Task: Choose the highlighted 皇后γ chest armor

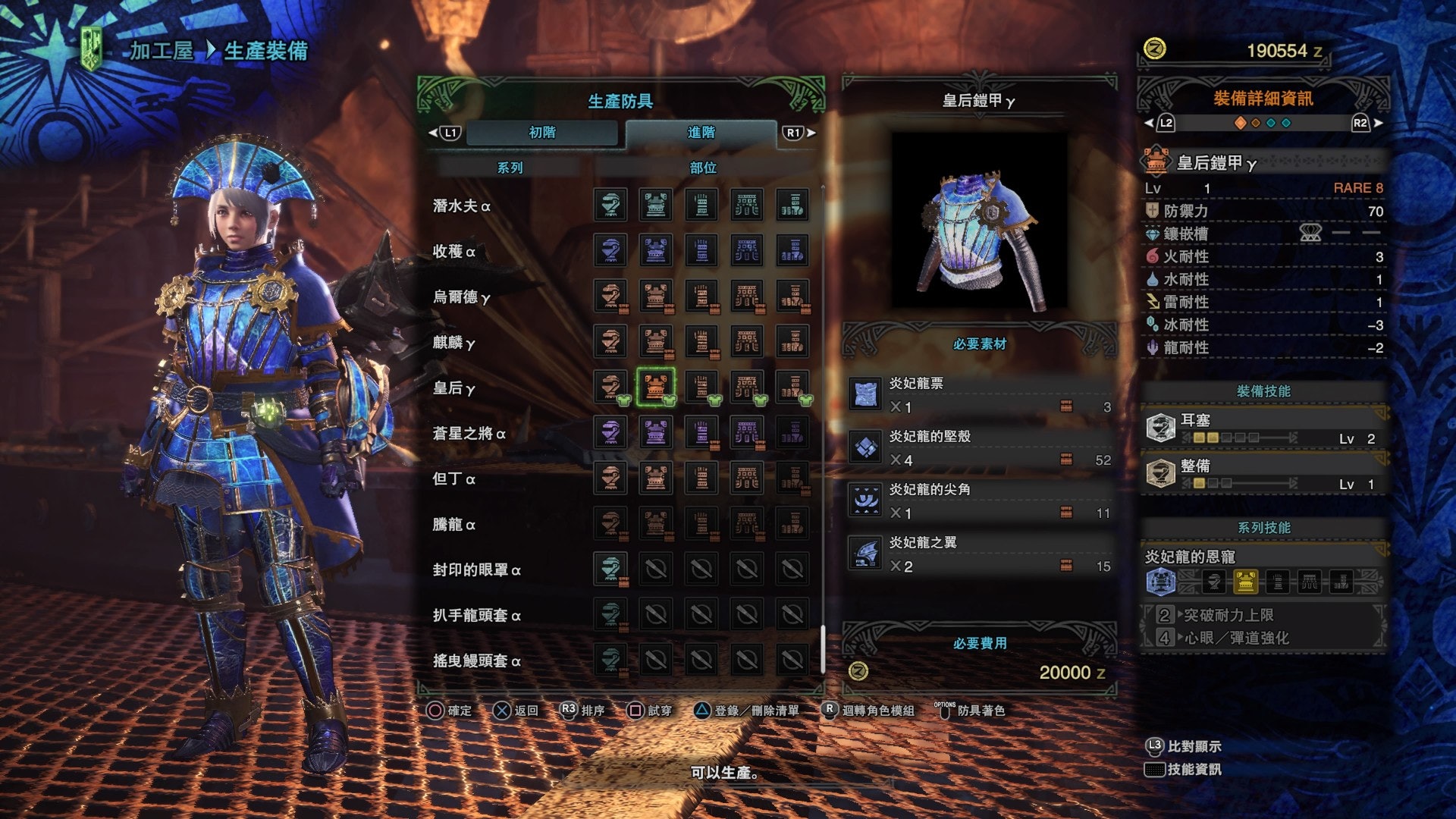Action: [x=656, y=387]
